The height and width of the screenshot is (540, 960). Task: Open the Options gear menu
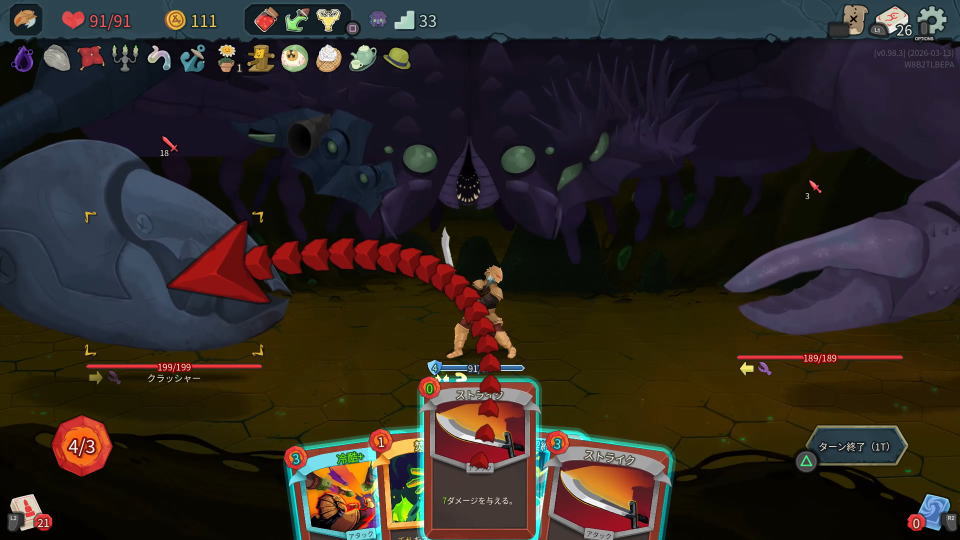coord(931,20)
